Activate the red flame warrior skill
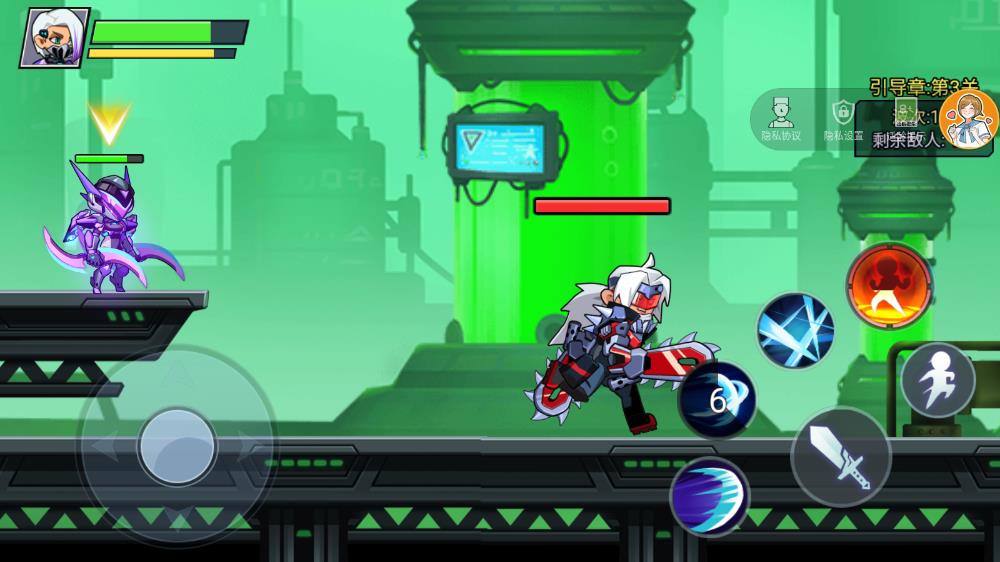 click(889, 286)
